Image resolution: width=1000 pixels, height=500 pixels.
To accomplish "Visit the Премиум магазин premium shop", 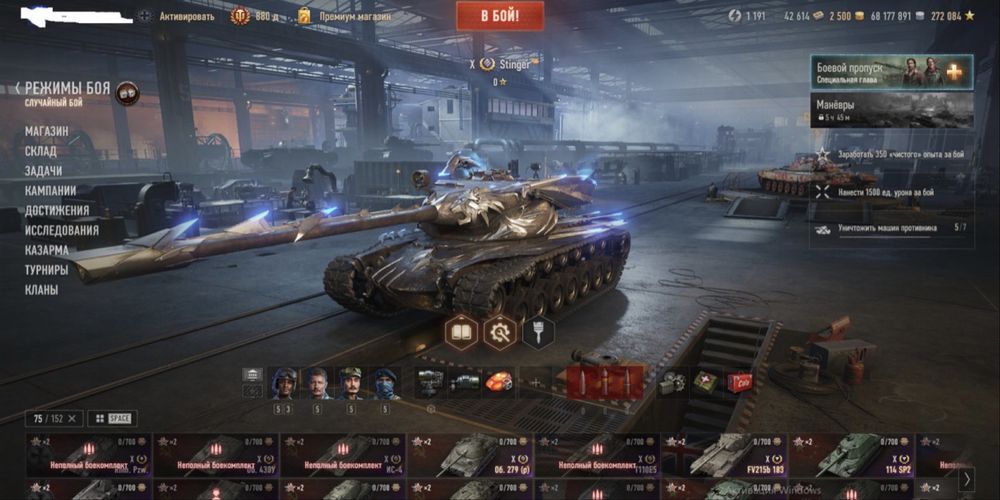I will (x=355, y=16).
